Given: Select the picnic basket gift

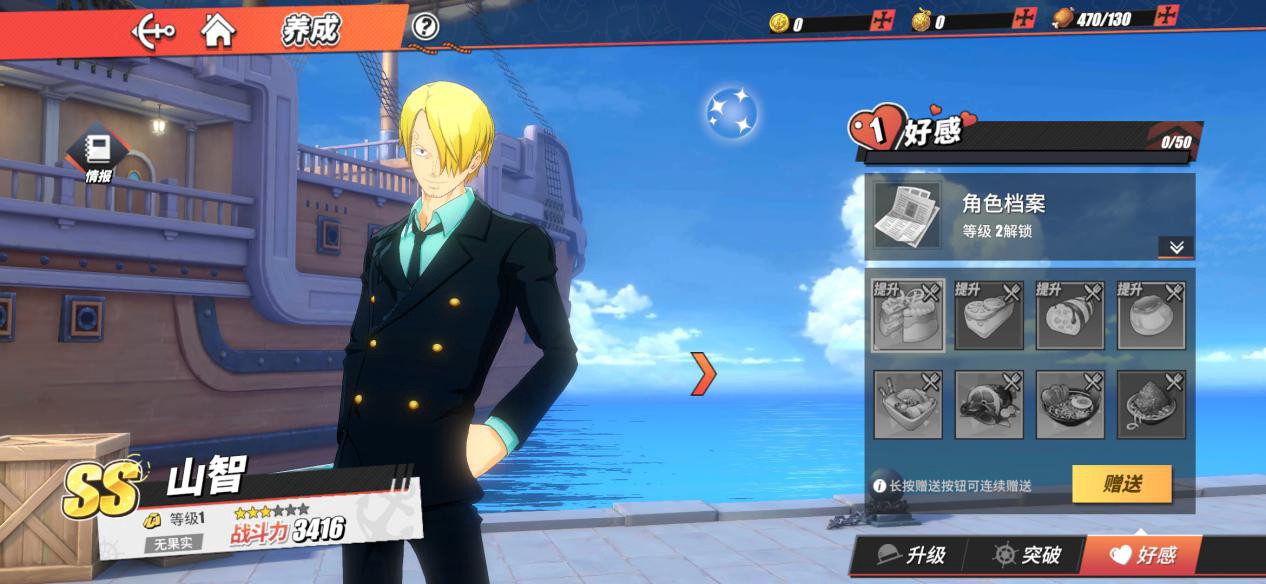Looking at the screenshot, I should coord(908,404).
